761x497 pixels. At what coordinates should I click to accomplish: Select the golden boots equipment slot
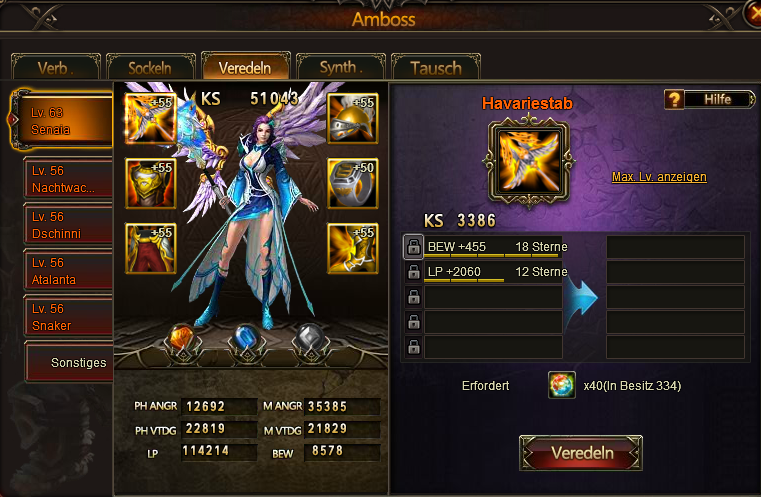point(352,248)
